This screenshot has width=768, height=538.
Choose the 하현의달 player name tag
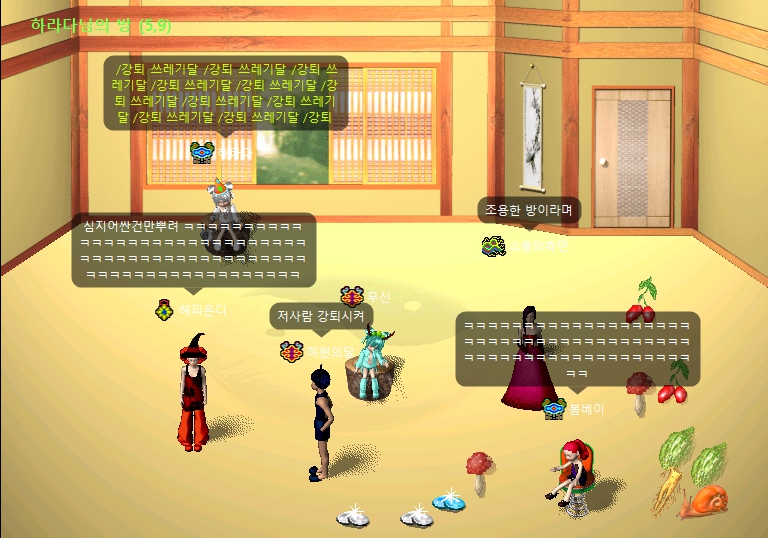(328, 352)
